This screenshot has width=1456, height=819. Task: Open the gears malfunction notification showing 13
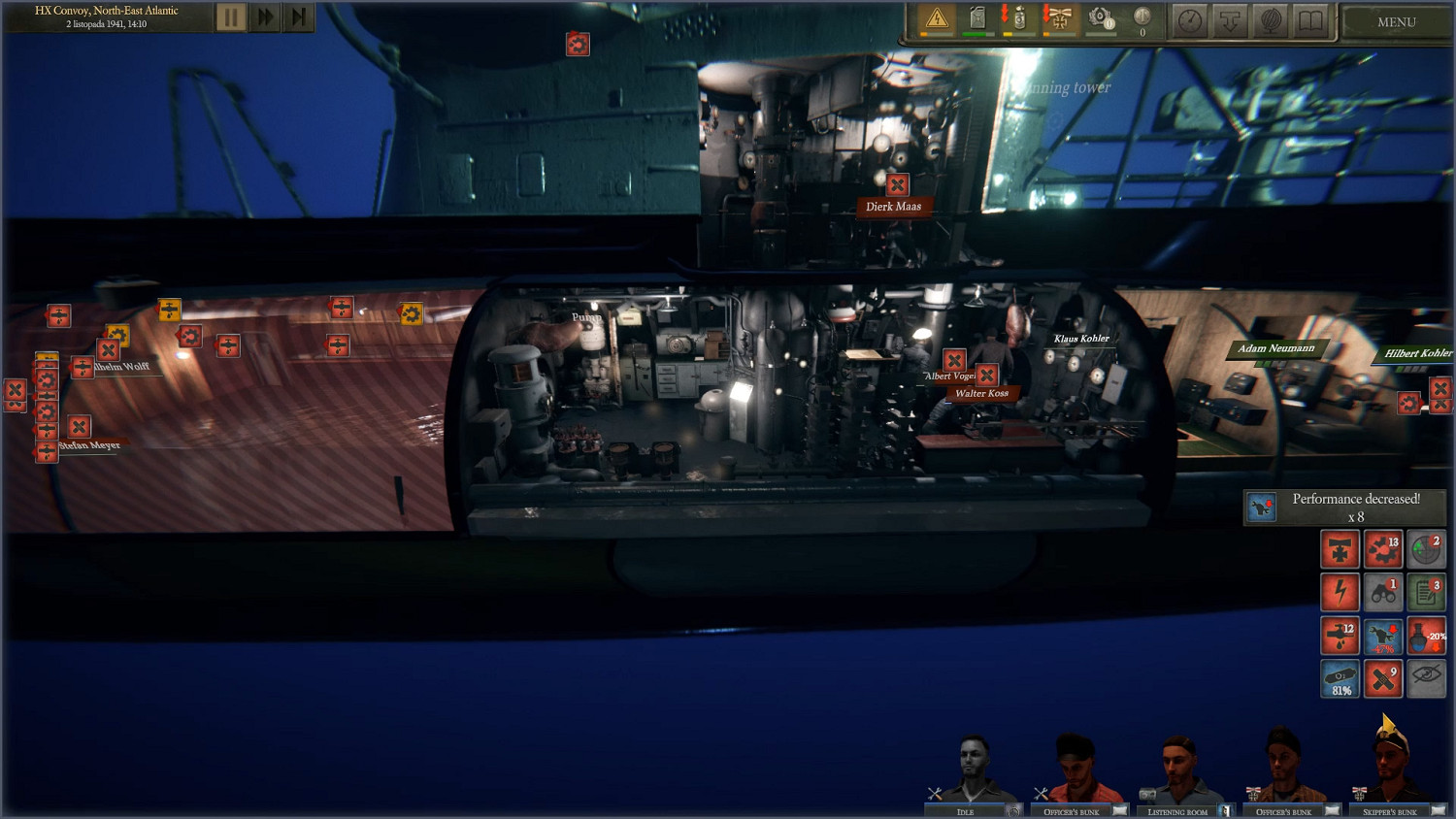[1382, 549]
